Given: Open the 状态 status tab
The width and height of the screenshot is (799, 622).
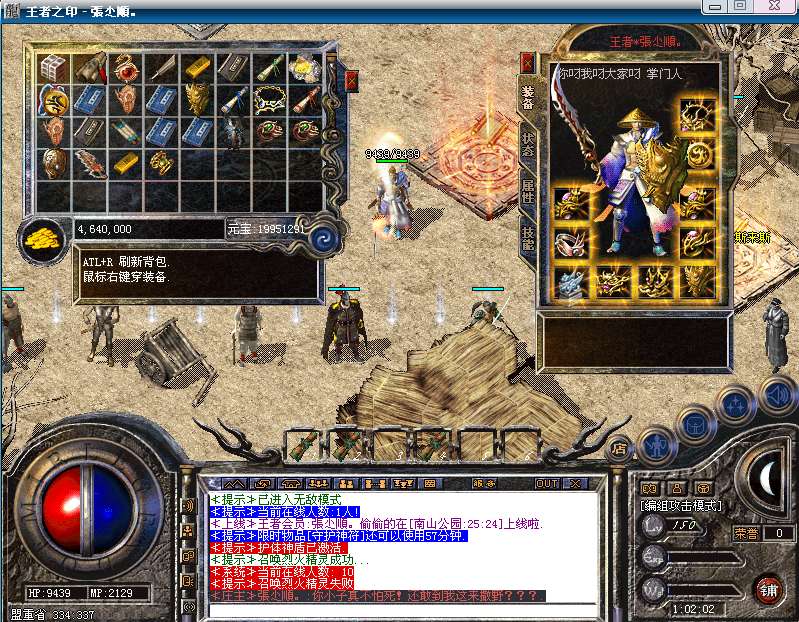Looking at the screenshot, I should 528,147.
